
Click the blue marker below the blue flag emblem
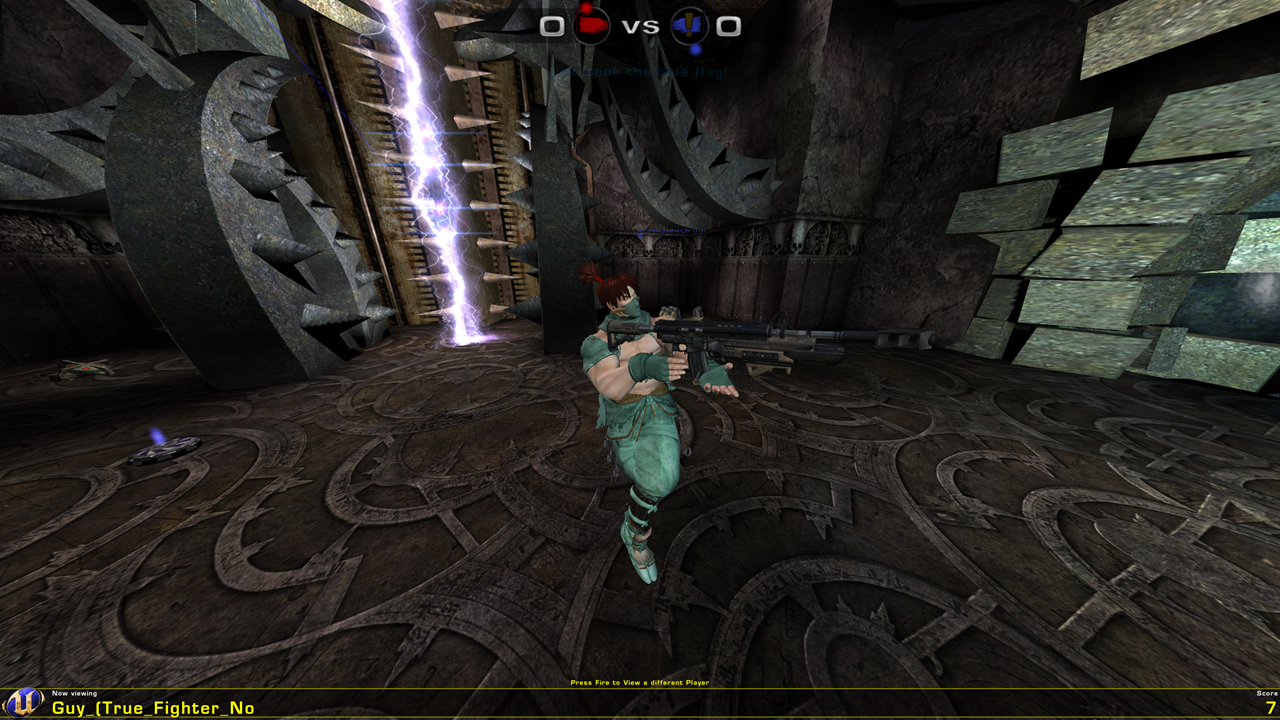click(x=695, y=50)
